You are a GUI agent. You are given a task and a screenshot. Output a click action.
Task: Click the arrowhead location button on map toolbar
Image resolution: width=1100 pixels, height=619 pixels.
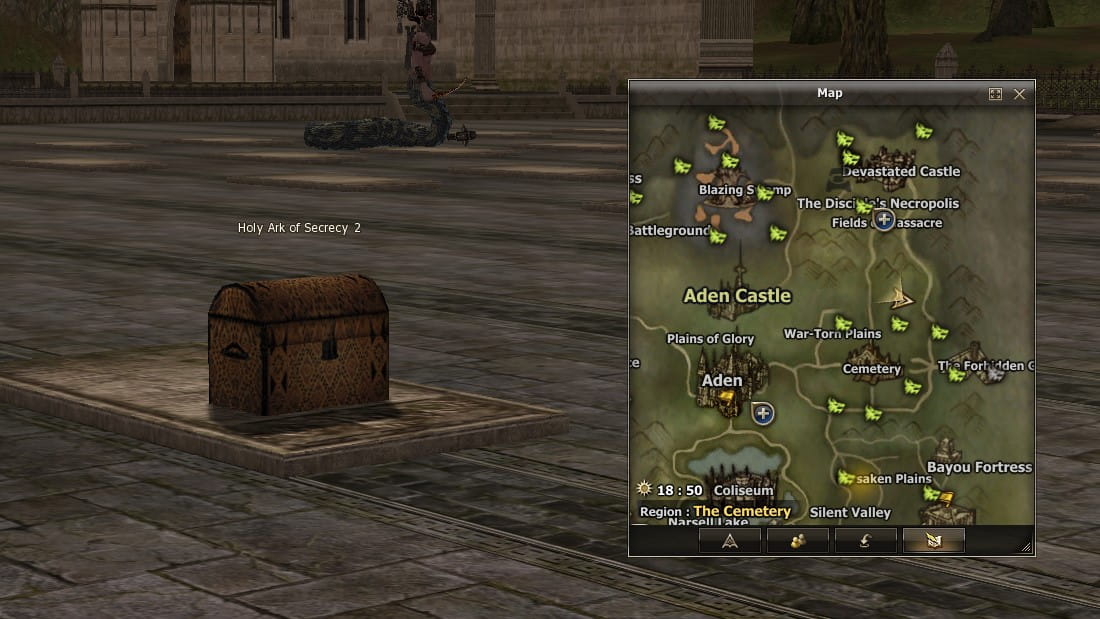(x=729, y=541)
